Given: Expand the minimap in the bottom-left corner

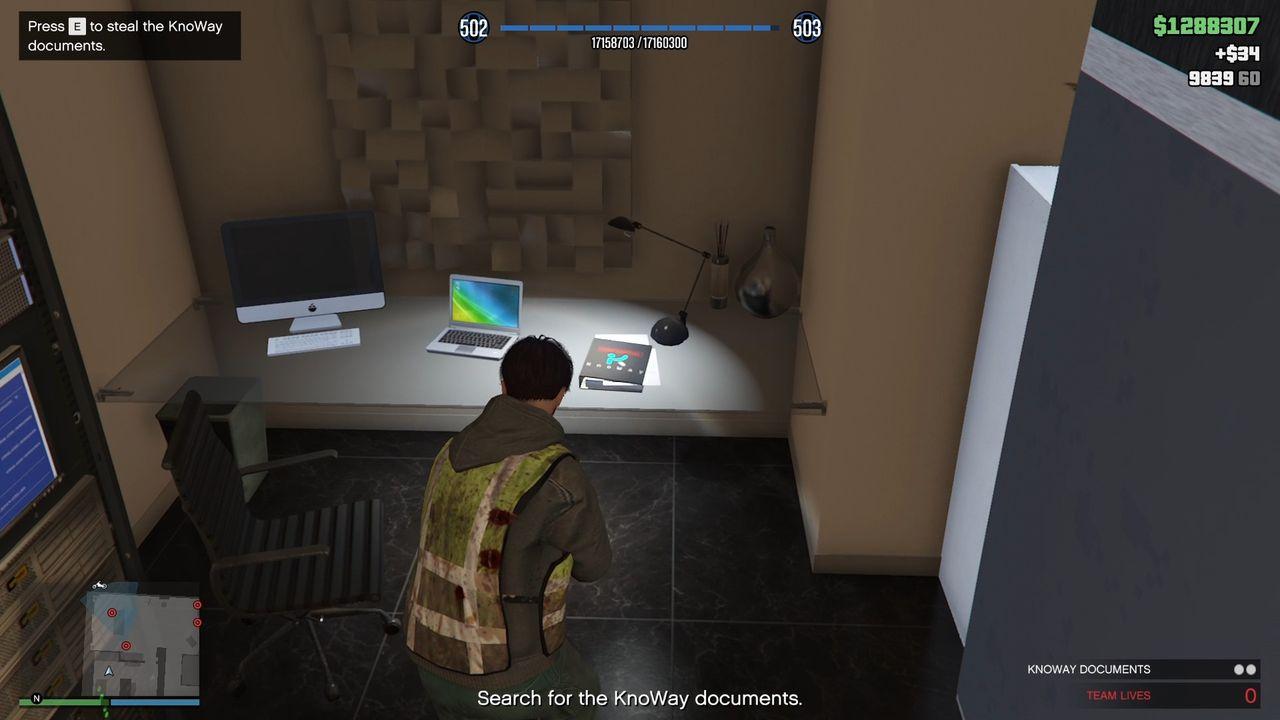Looking at the screenshot, I should click(140, 640).
